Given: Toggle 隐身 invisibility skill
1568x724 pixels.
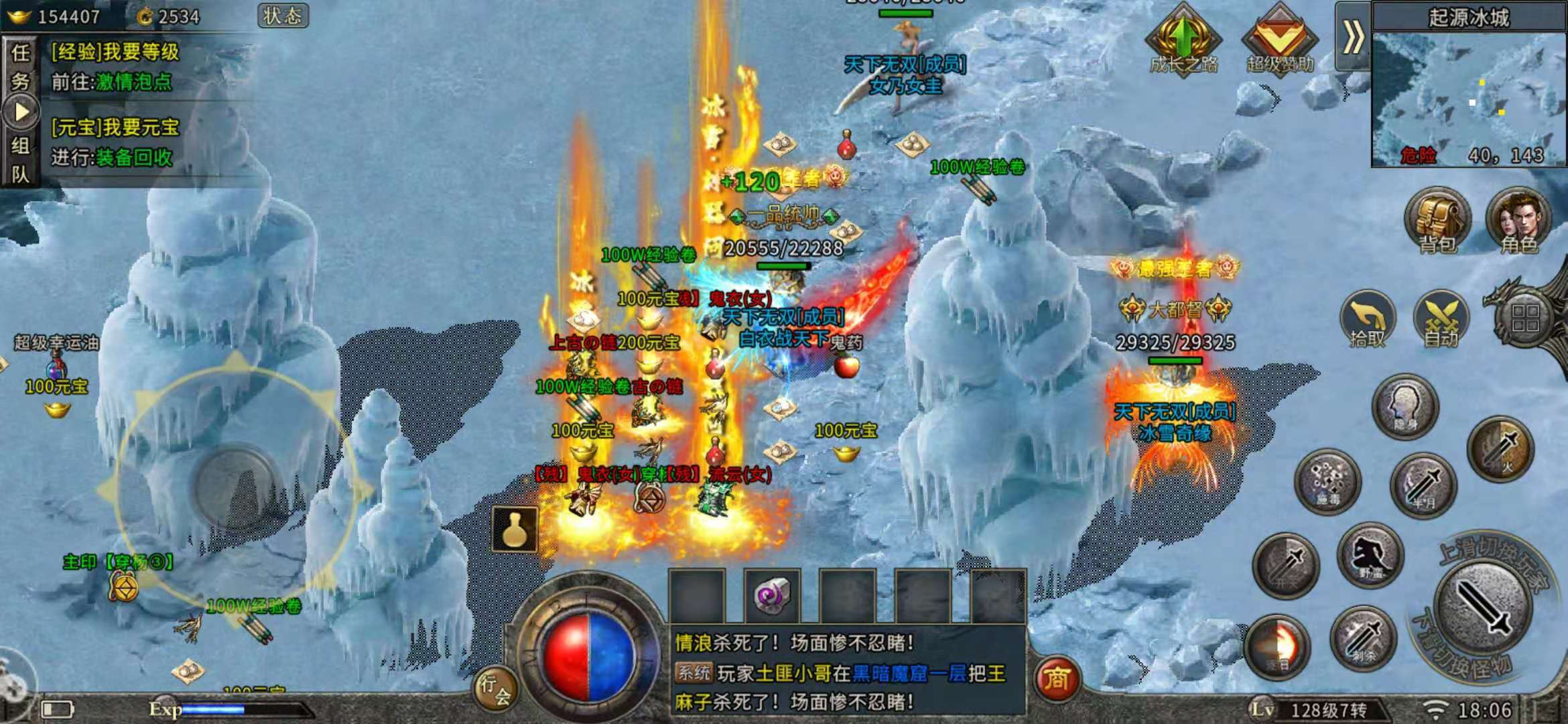Looking at the screenshot, I should coord(1404,404).
